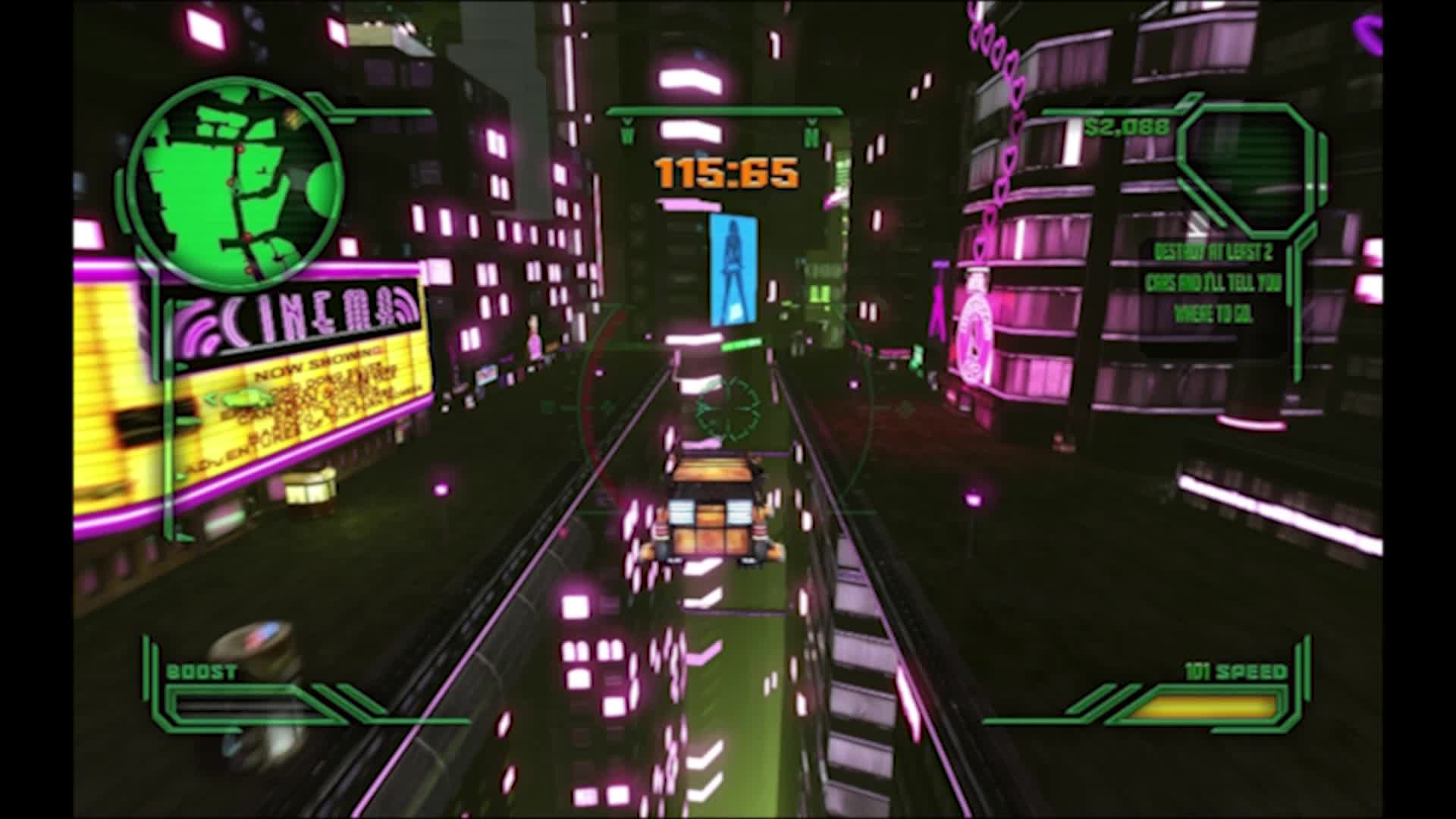Click the octagonal target display panel
The width and height of the screenshot is (1456, 819).
(1246, 168)
